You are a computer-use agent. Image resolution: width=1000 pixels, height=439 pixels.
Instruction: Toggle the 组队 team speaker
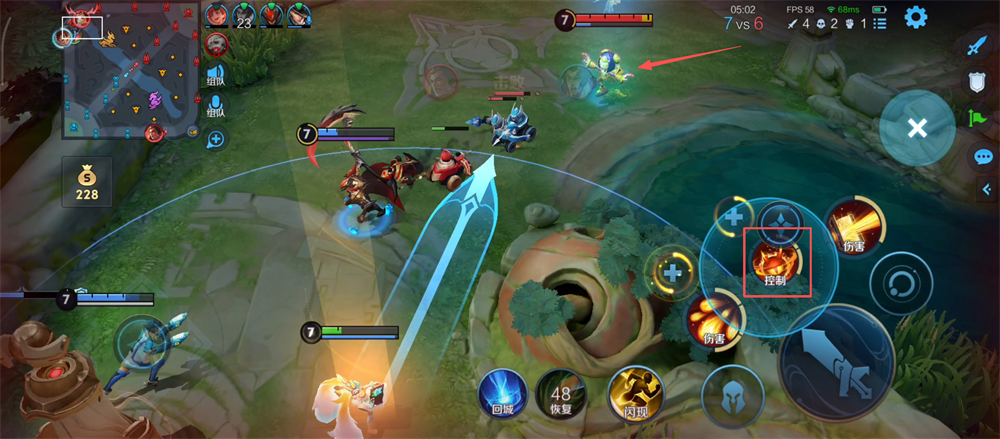pyautogui.click(x=216, y=76)
